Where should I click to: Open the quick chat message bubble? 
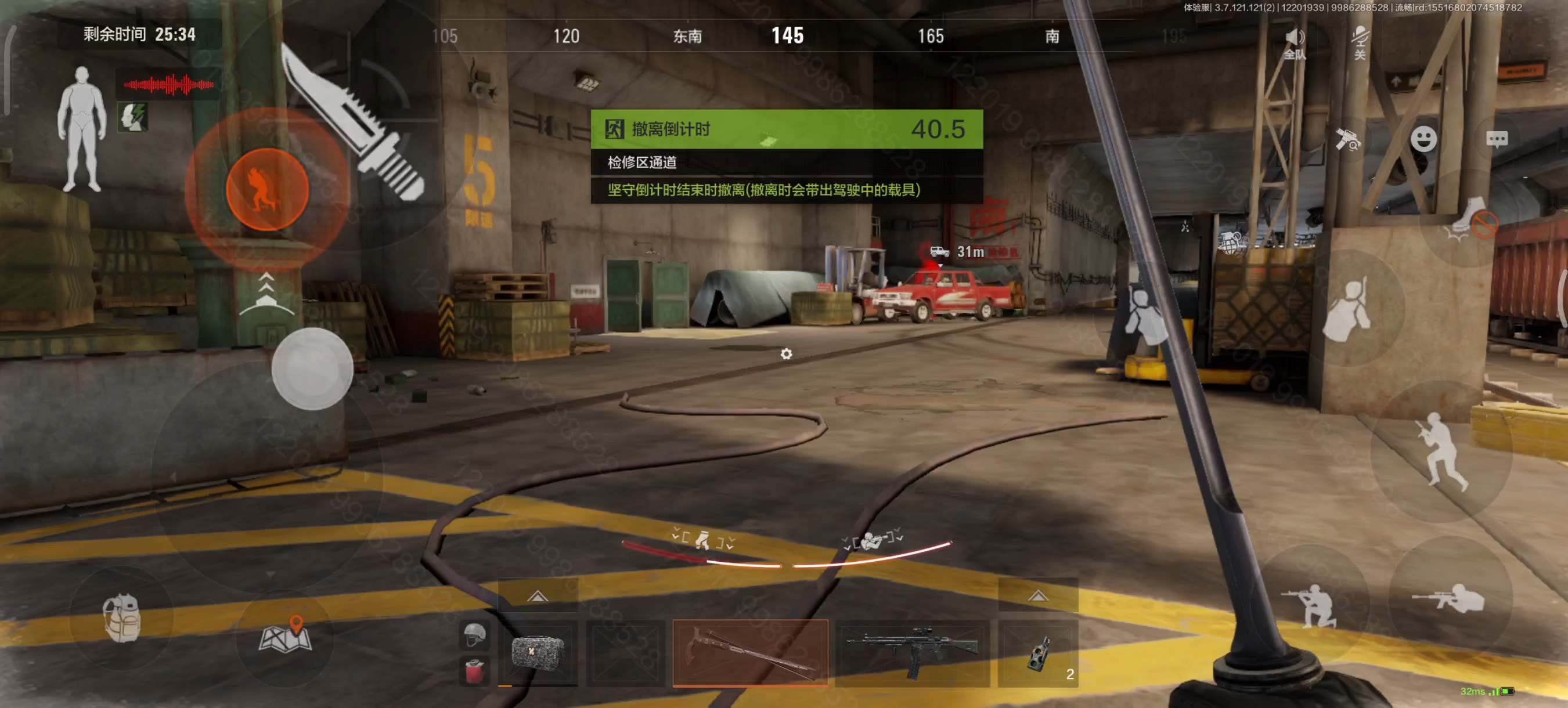click(1496, 139)
